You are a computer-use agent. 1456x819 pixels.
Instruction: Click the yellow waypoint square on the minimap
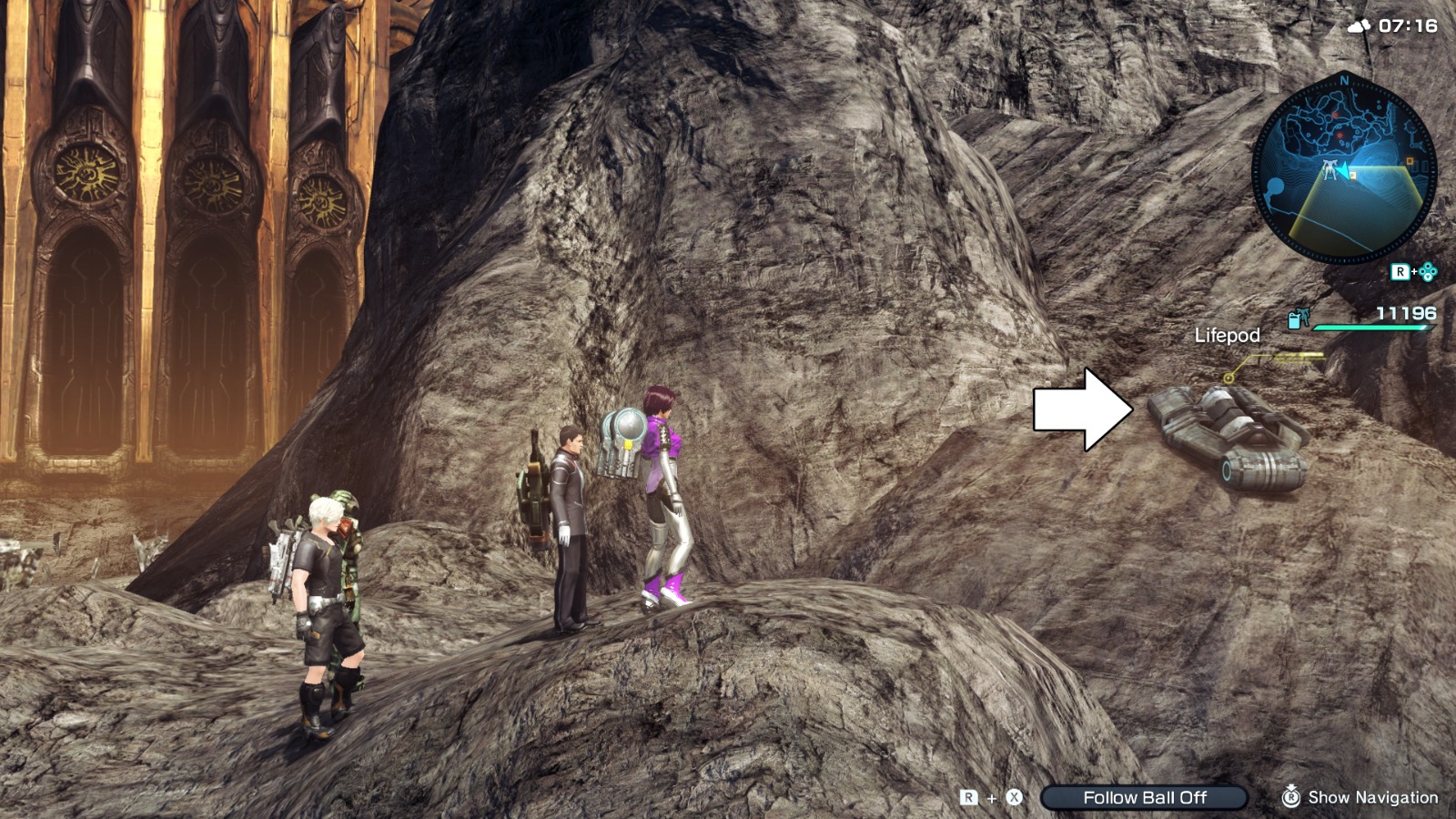pyautogui.click(x=1351, y=174)
